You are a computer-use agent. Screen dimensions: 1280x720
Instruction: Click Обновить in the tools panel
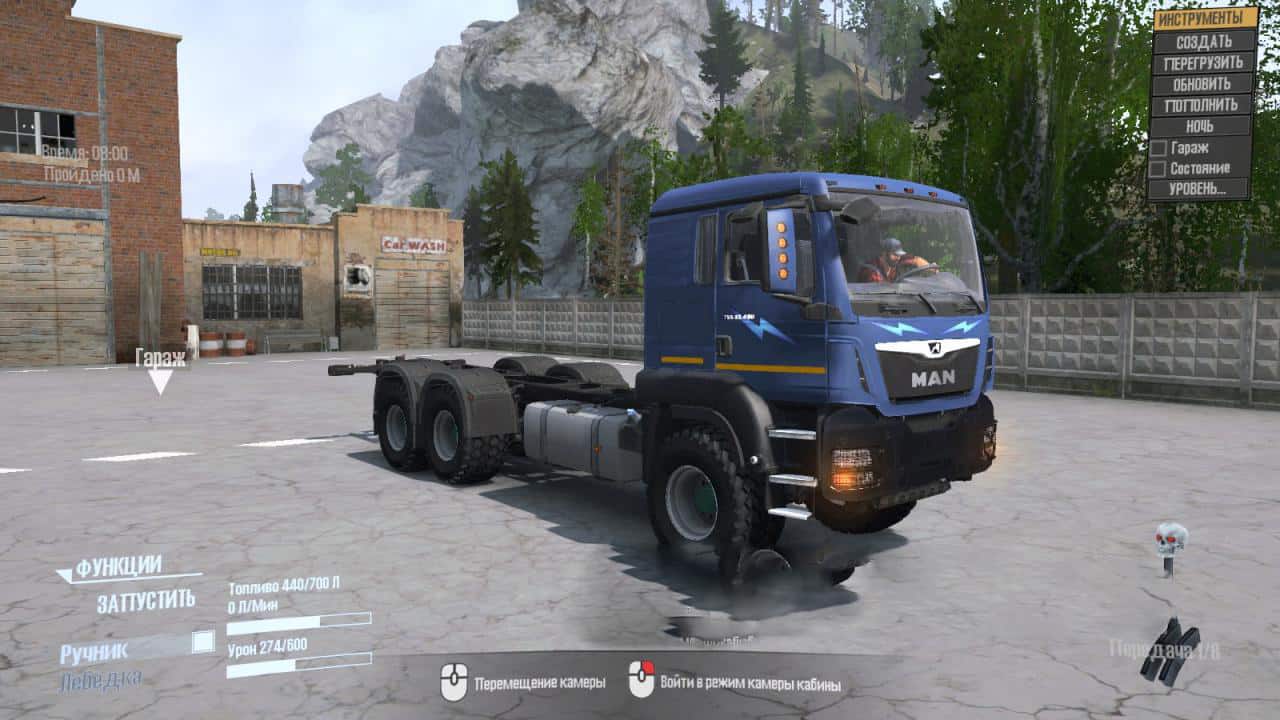(x=1203, y=83)
